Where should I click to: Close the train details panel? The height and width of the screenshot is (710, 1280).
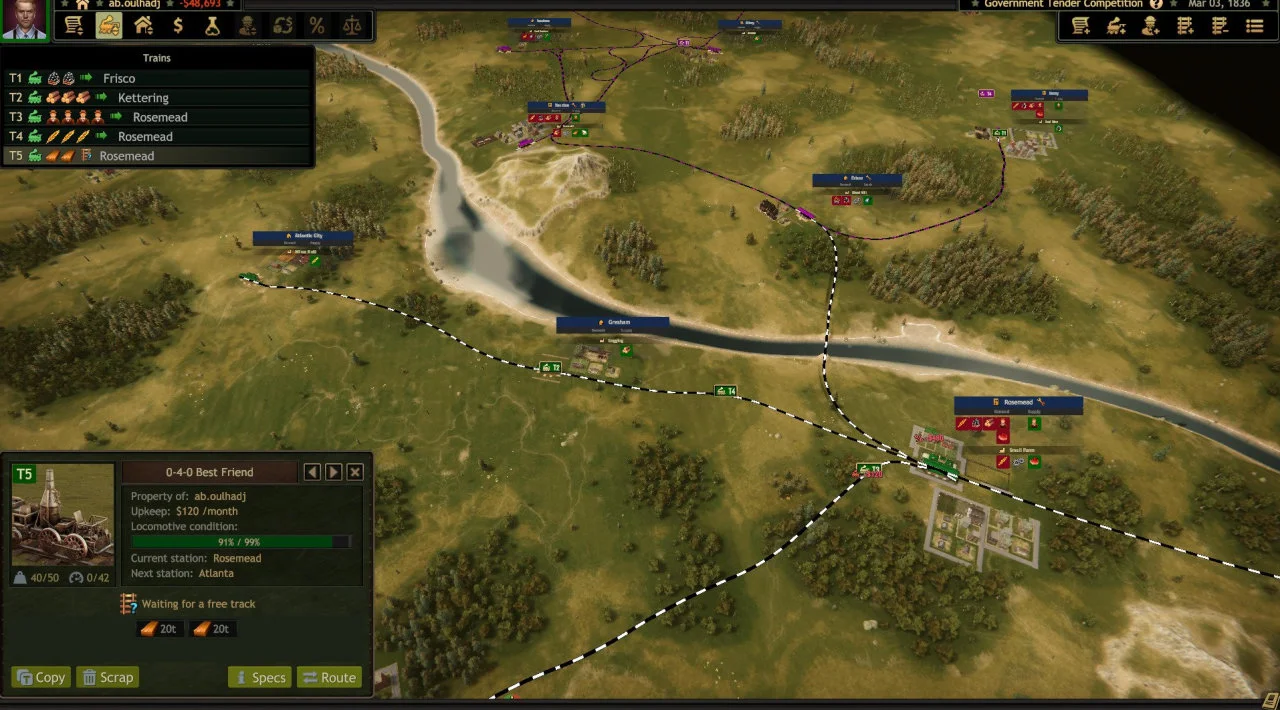click(355, 472)
